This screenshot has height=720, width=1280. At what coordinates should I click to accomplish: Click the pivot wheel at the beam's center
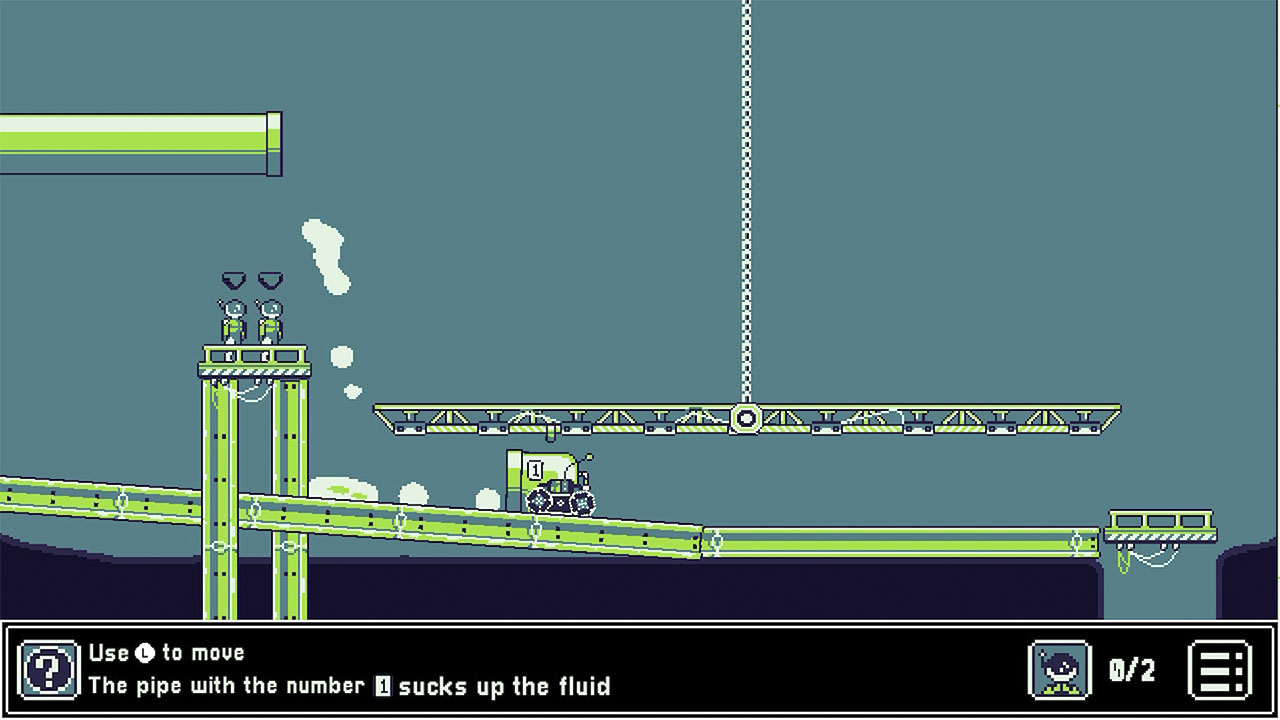point(746,416)
